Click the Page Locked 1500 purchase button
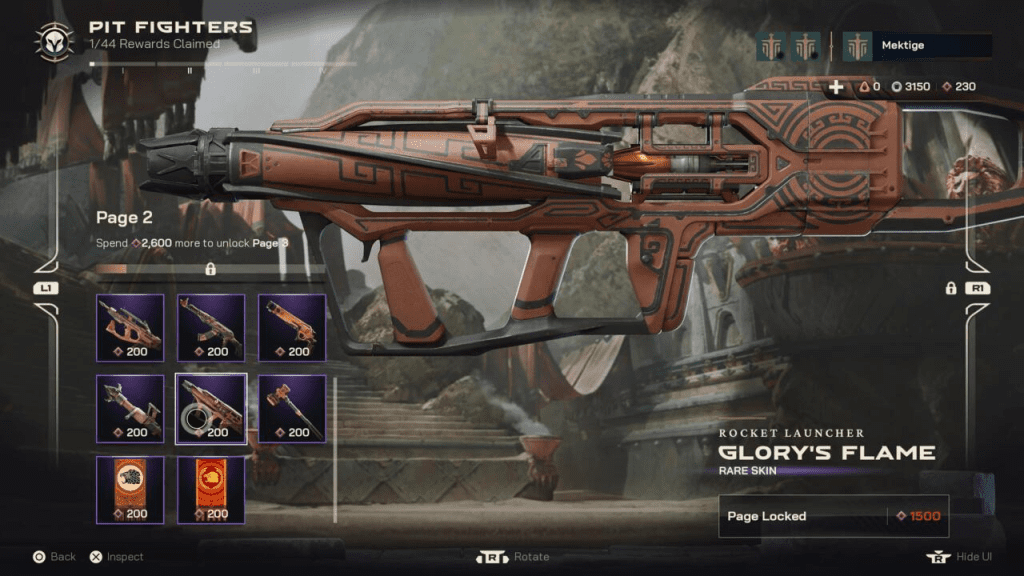Image resolution: width=1024 pixels, height=576 pixels. 833,516
